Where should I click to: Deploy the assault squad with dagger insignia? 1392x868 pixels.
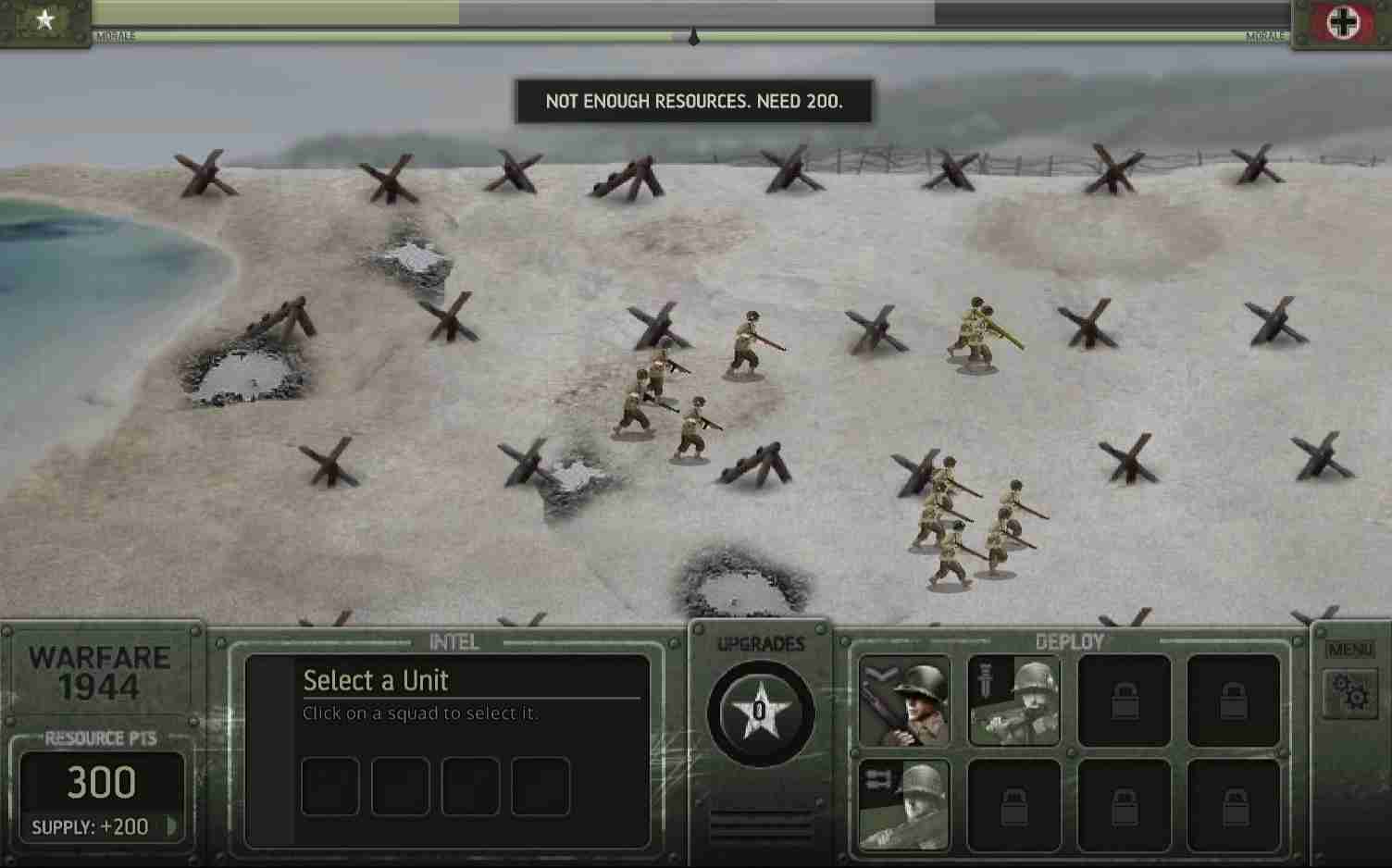click(x=1013, y=701)
